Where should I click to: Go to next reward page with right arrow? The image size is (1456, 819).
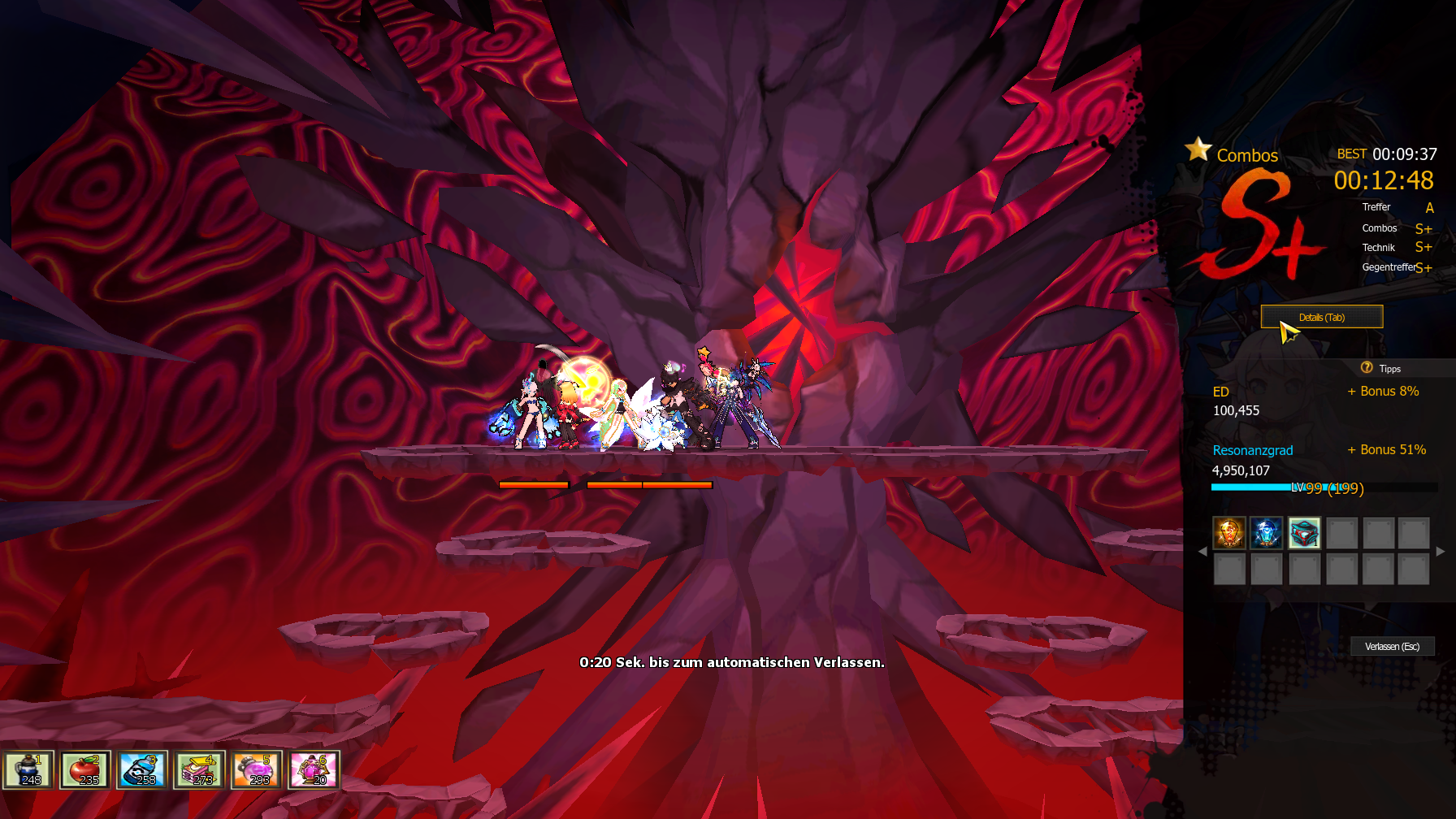point(1441,551)
